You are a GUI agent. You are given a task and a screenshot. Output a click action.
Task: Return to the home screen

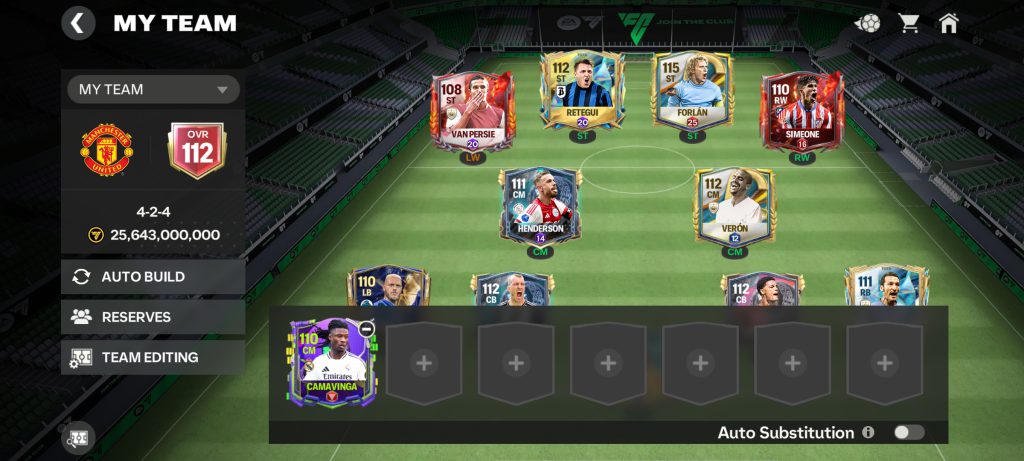948,23
